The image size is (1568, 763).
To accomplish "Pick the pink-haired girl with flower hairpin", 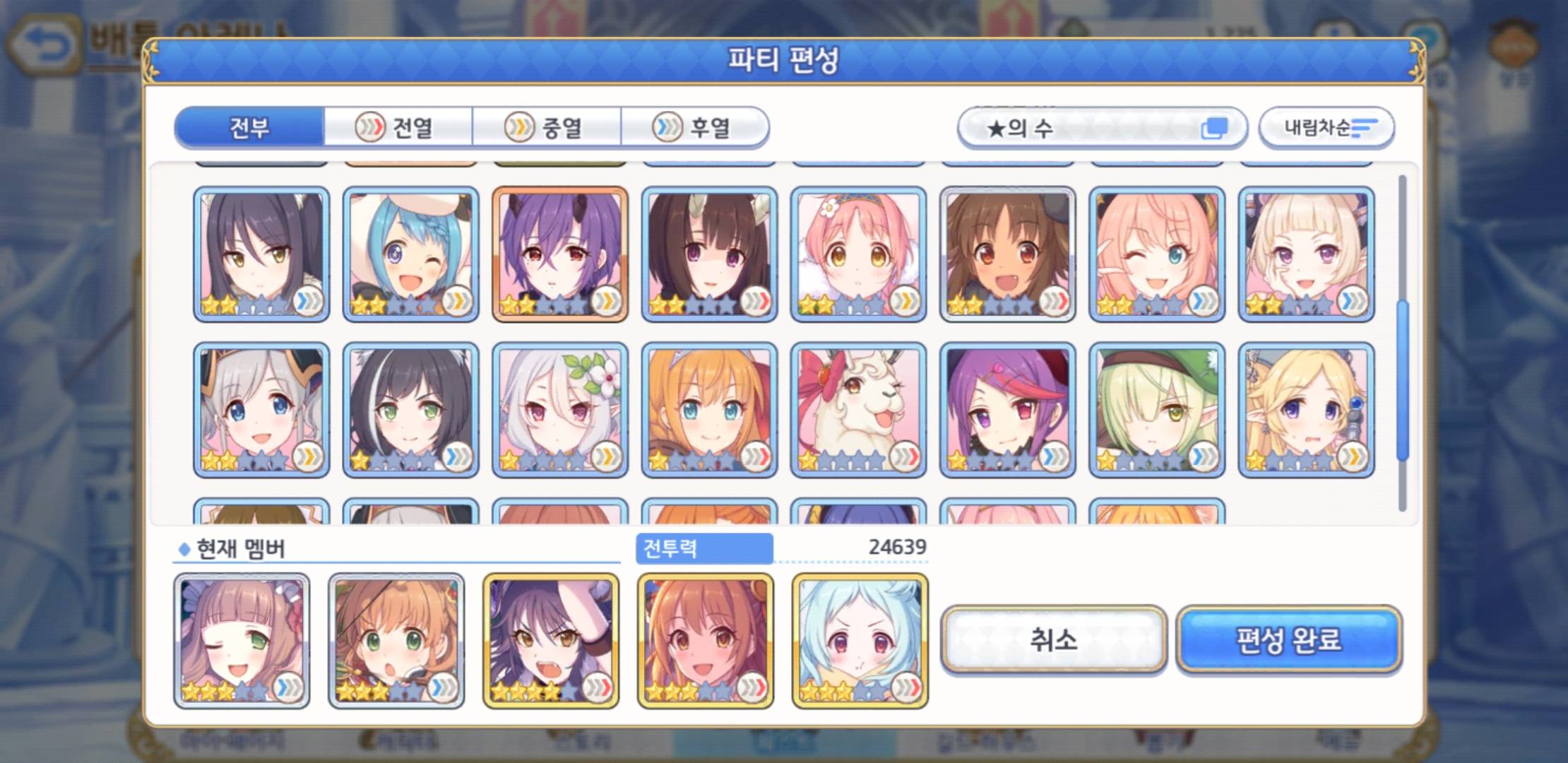I will [x=858, y=254].
